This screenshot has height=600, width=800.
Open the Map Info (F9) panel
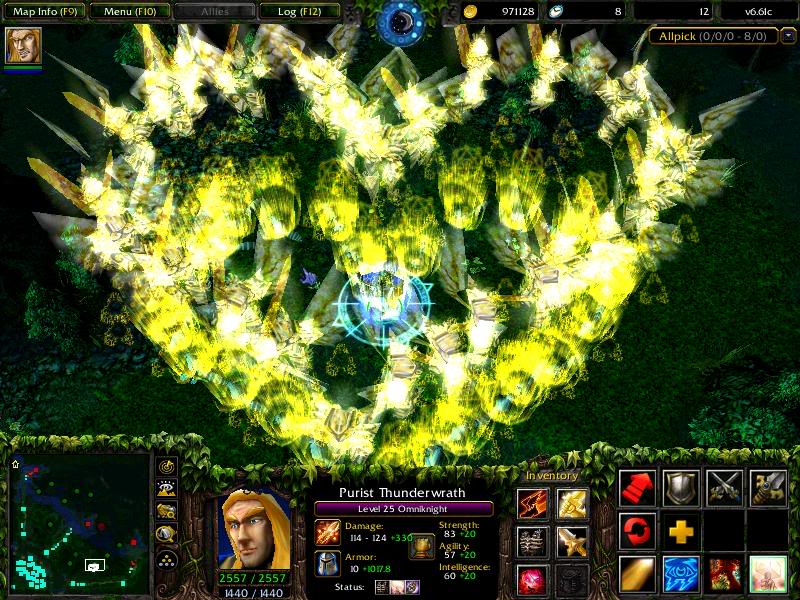tap(44, 12)
